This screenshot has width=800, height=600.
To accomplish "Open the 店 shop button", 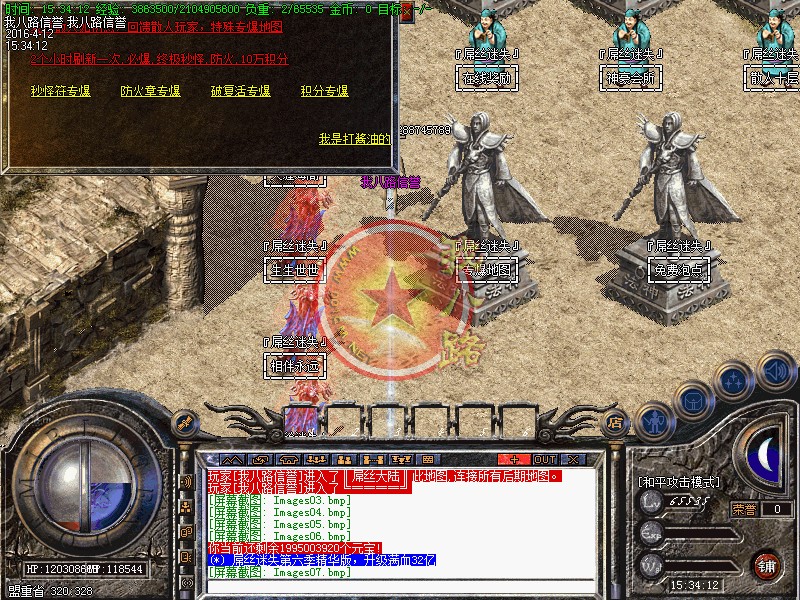I will 617,423.
